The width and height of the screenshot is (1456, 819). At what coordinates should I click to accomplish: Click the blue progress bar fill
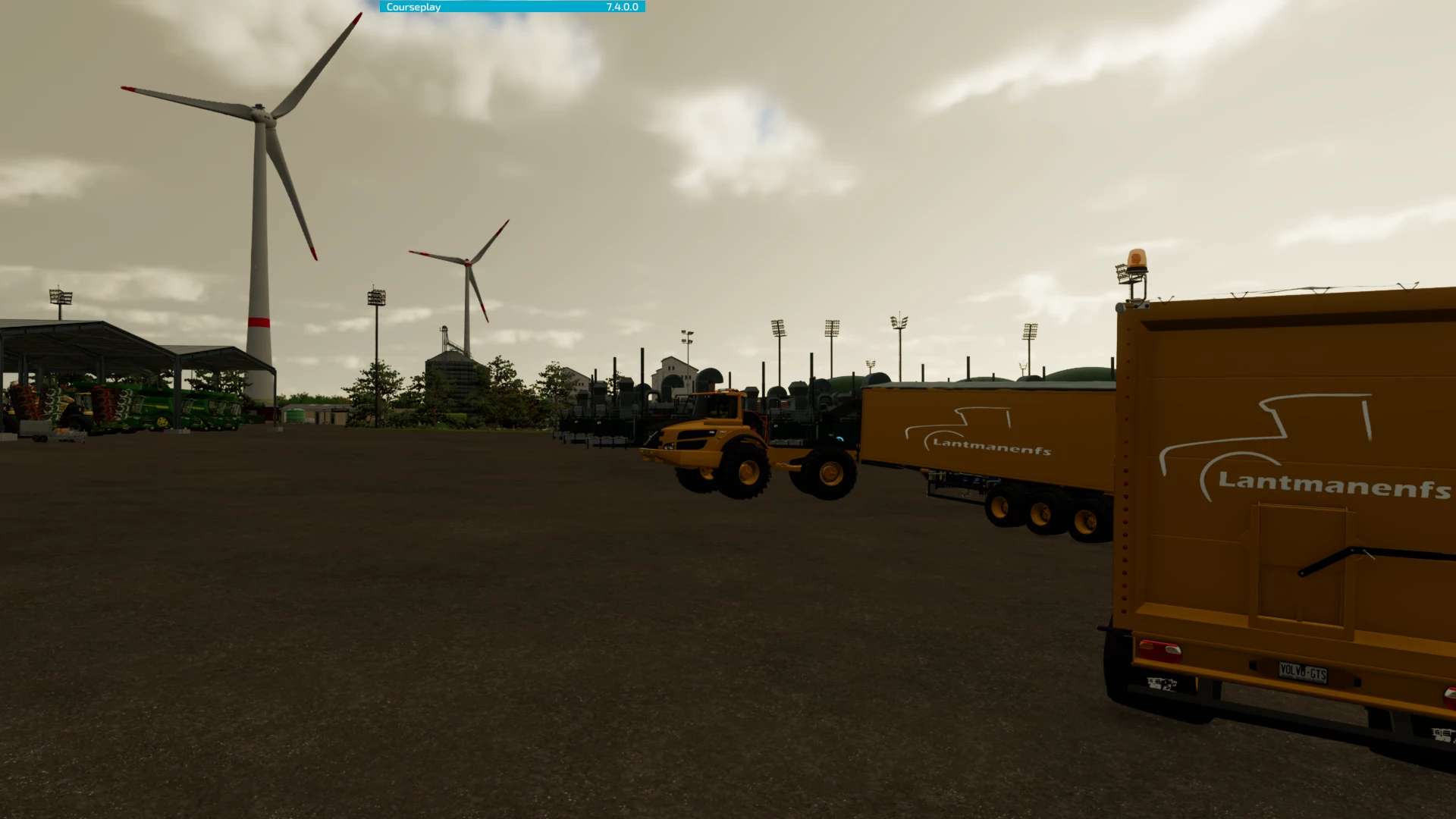[531, 6]
